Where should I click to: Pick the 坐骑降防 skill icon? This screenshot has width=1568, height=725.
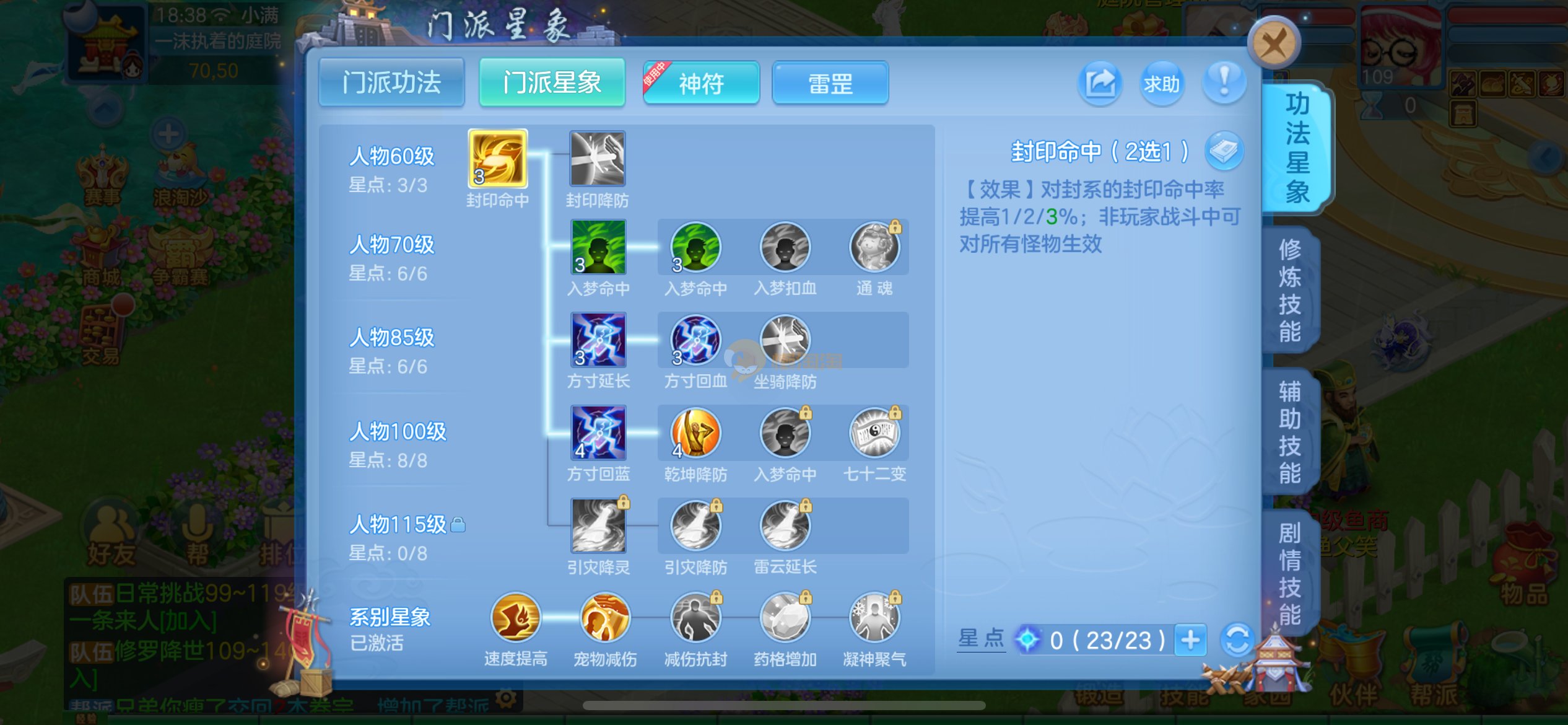[x=785, y=340]
